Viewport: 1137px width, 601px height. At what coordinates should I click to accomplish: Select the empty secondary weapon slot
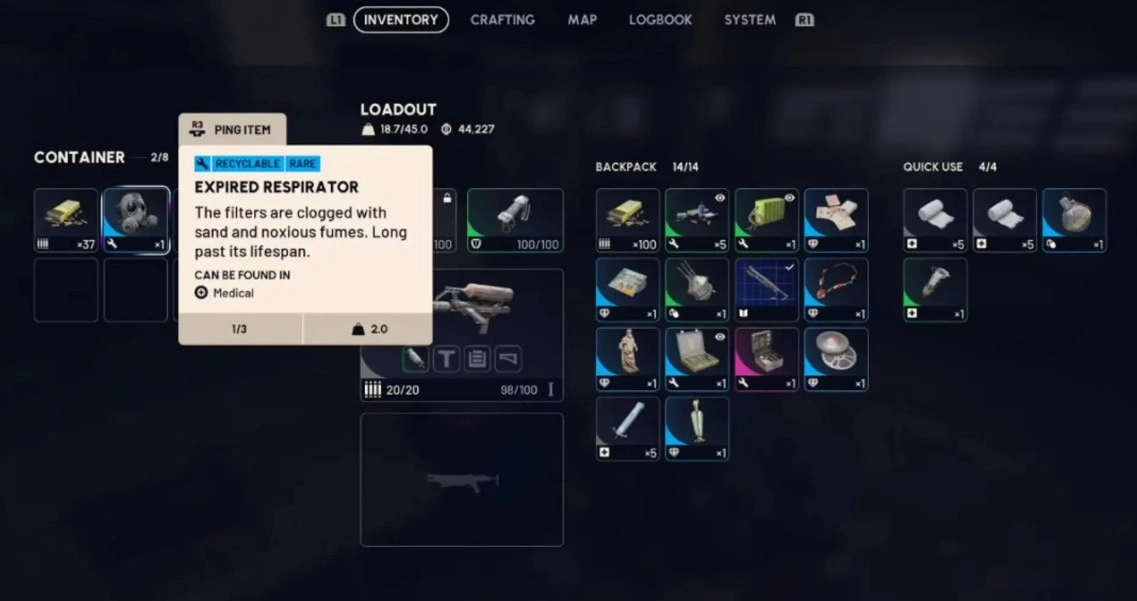point(462,480)
